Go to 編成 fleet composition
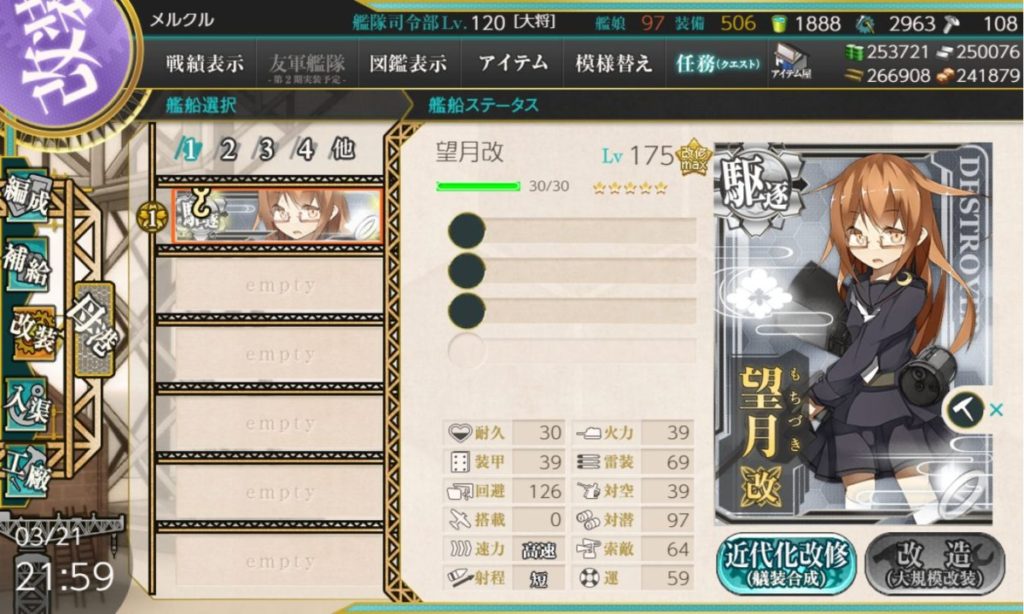Screen dimensions: 1024x614 tap(27, 198)
